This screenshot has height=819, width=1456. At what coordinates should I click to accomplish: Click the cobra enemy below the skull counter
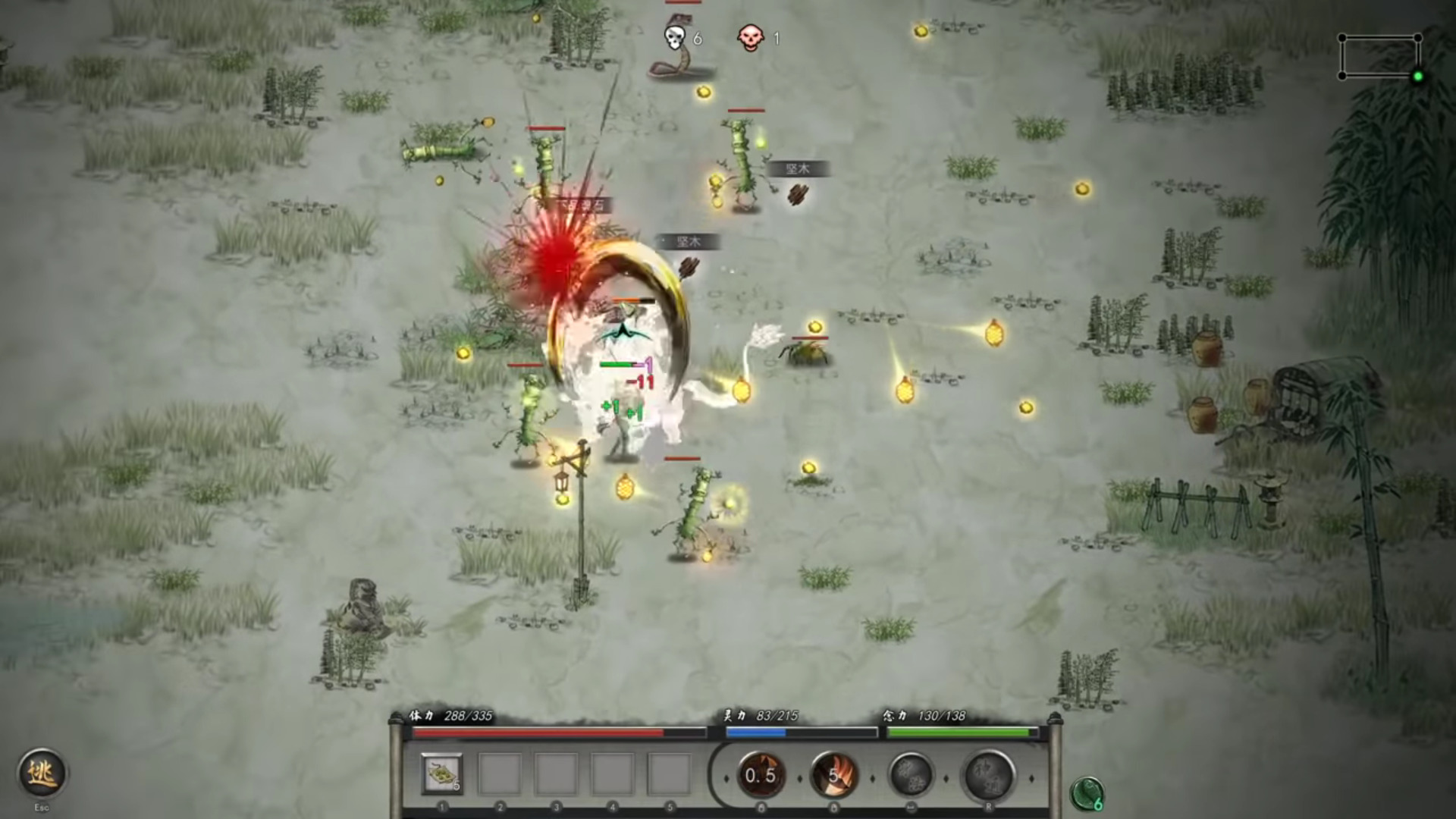pyautogui.click(x=679, y=72)
